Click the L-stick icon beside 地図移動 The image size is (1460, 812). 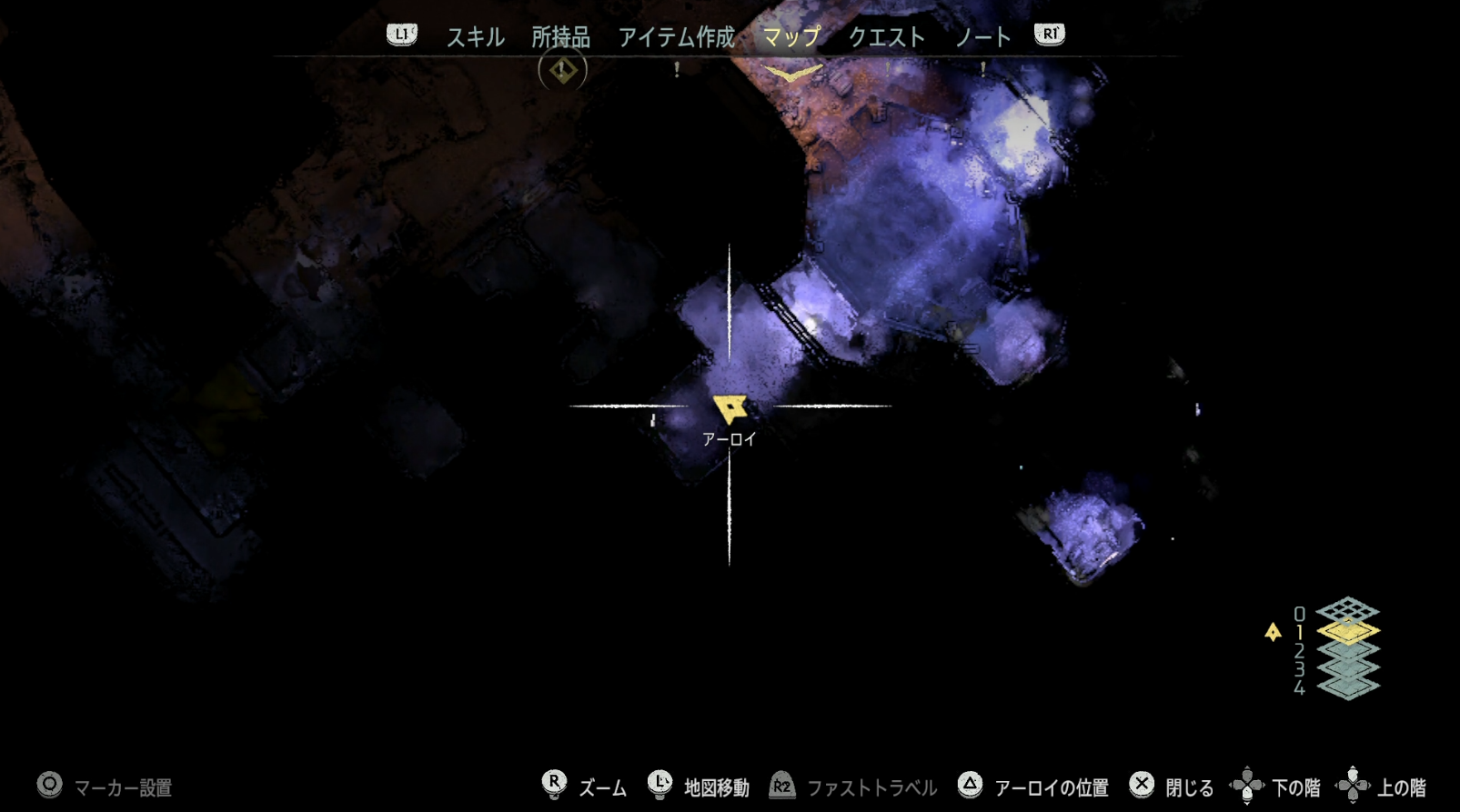point(658,784)
